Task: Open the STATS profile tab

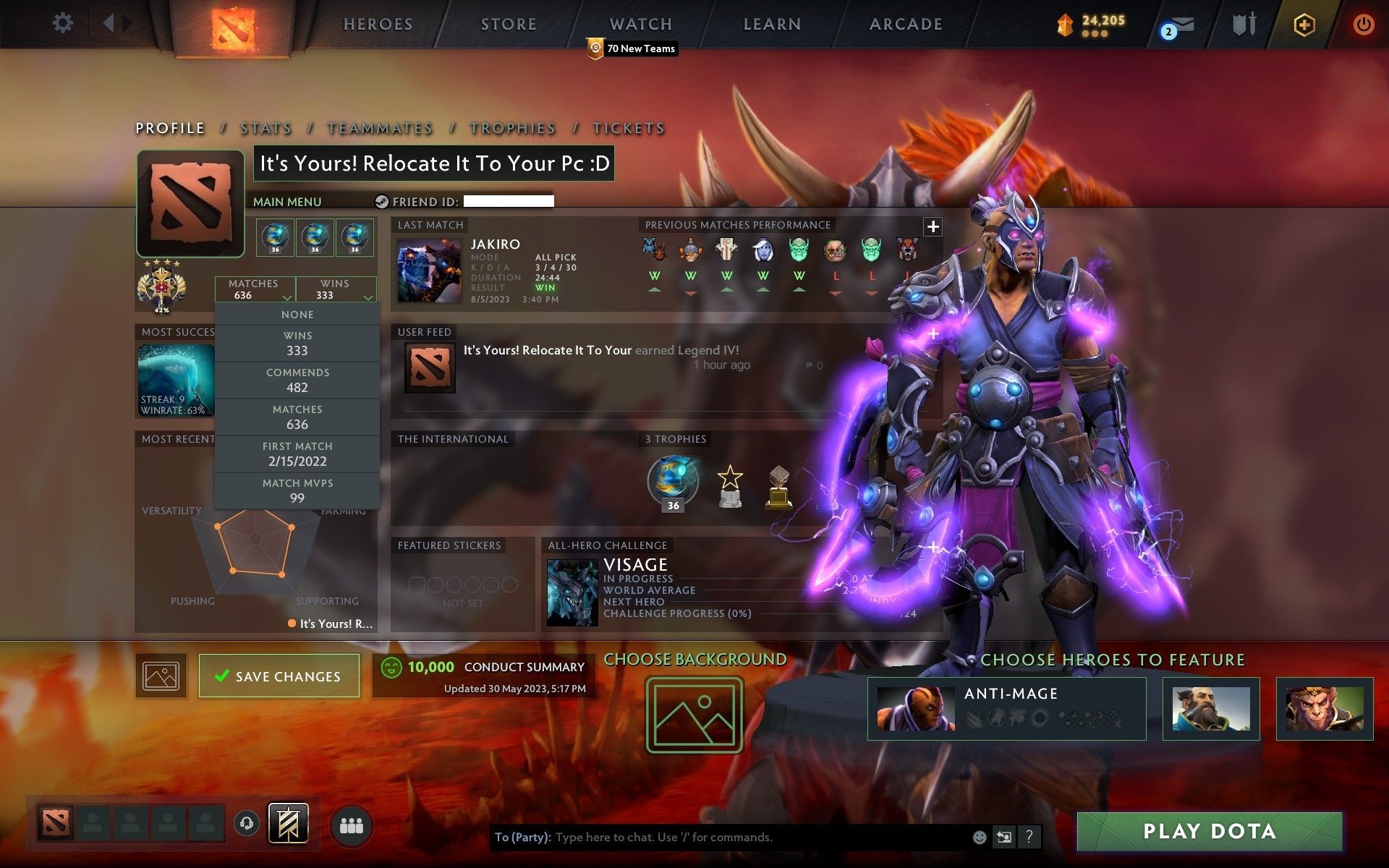Action: tap(266, 128)
